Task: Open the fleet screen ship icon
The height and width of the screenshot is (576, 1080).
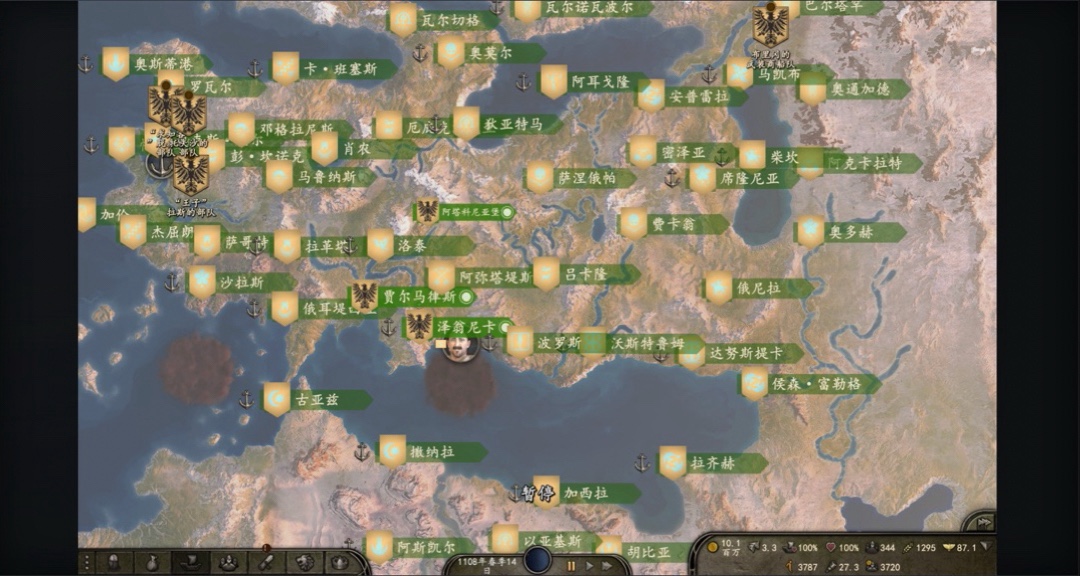Action: point(190,563)
